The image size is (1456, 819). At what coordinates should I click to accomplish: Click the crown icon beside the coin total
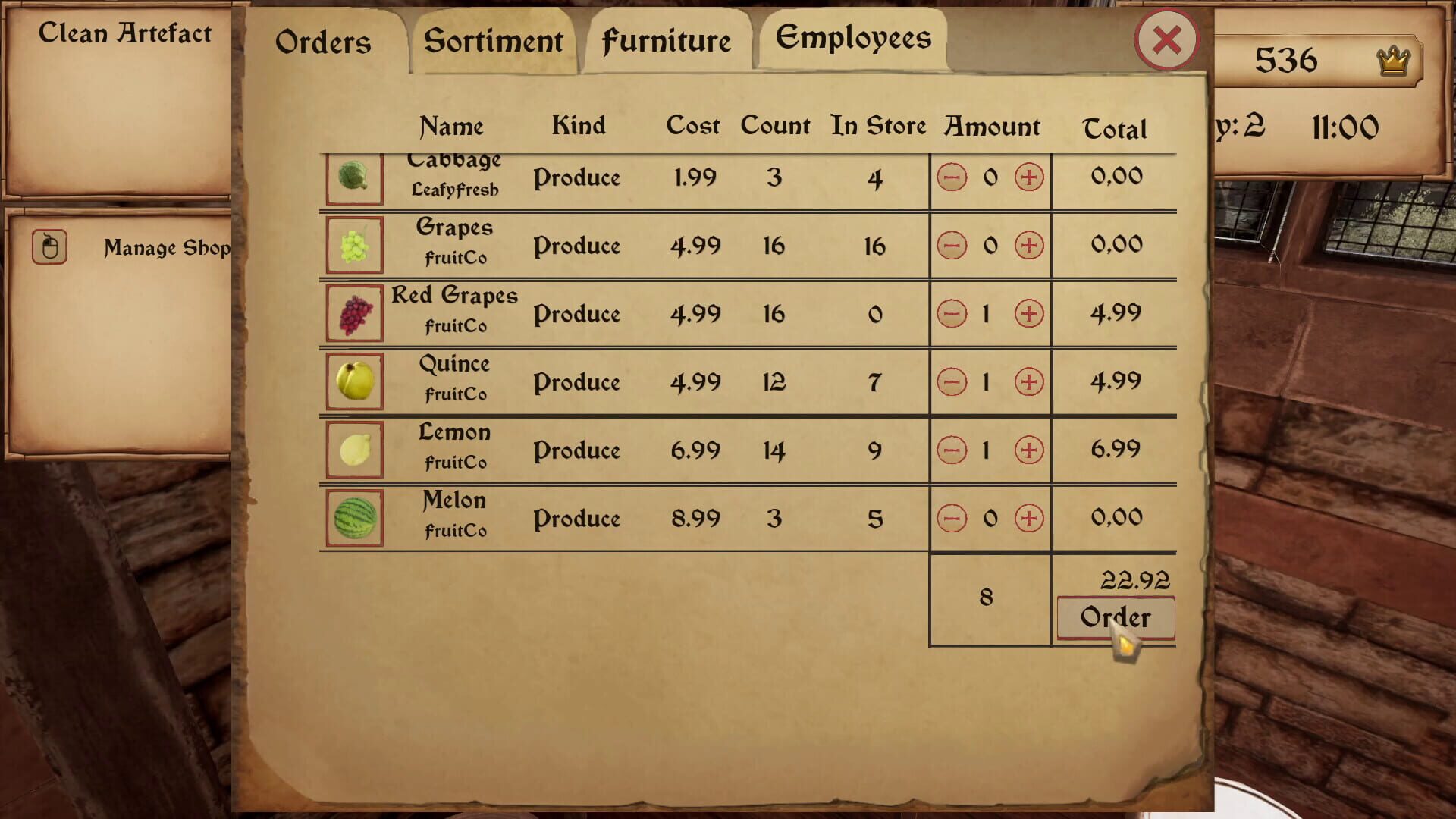click(x=1394, y=59)
